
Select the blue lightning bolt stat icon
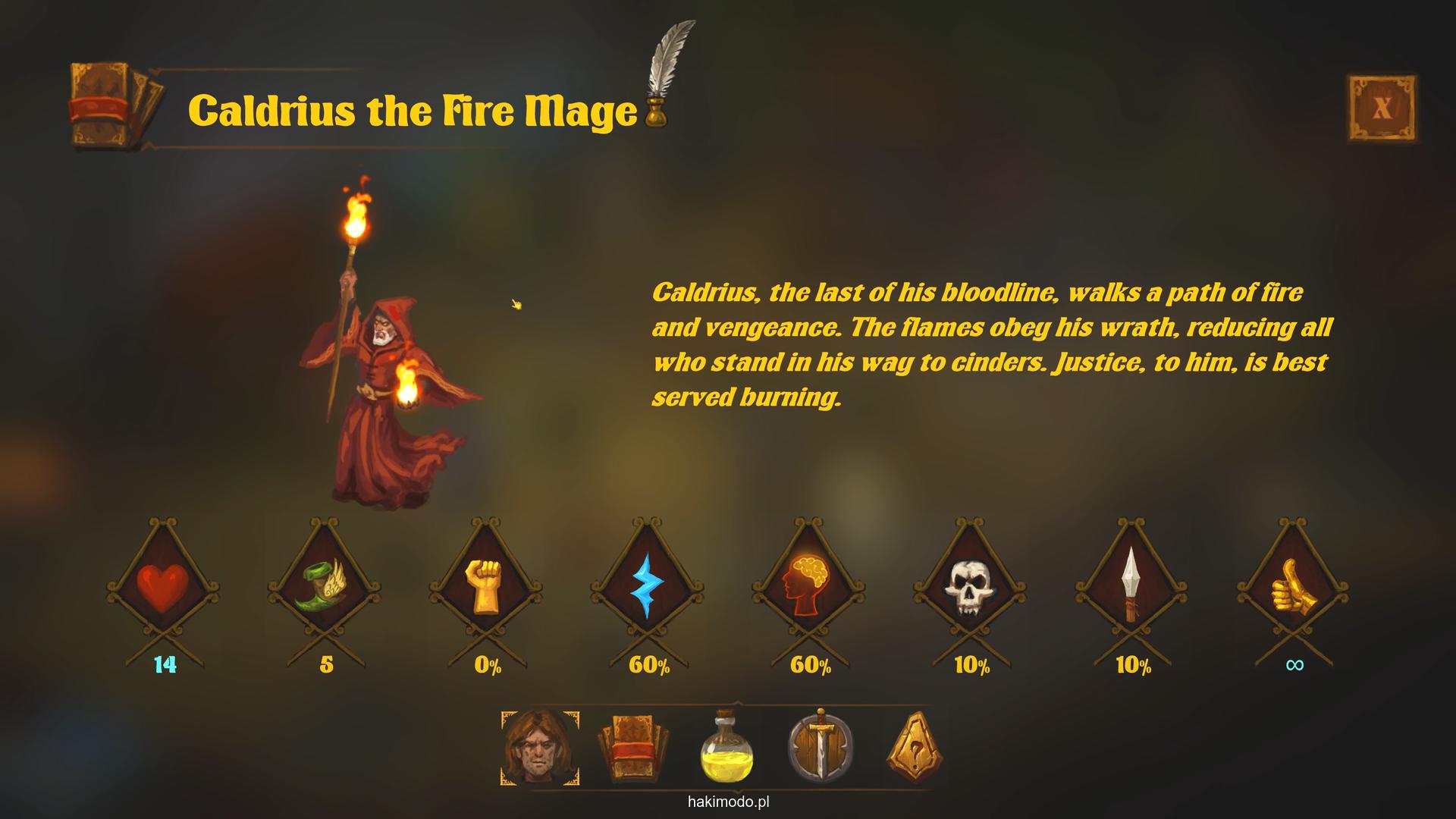[x=647, y=587]
